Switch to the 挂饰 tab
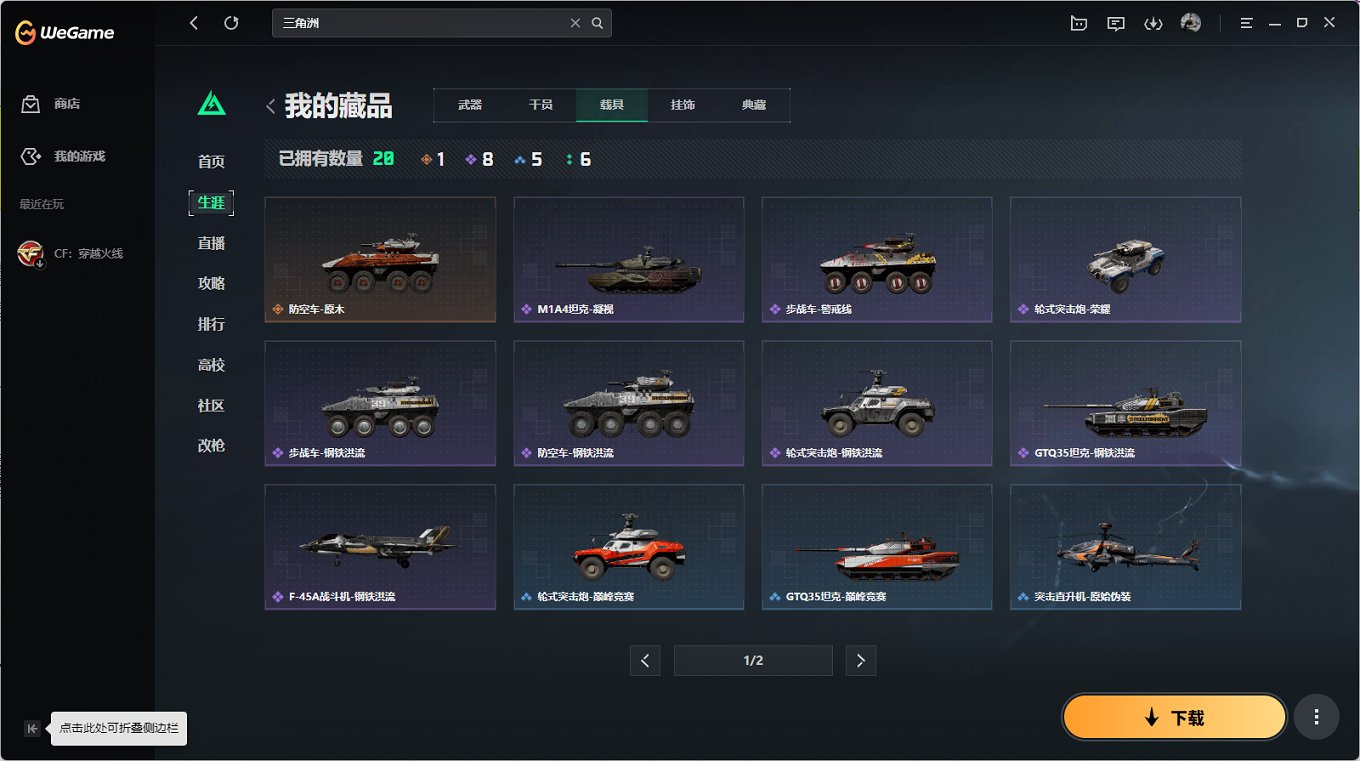The width and height of the screenshot is (1360, 761). tap(683, 104)
